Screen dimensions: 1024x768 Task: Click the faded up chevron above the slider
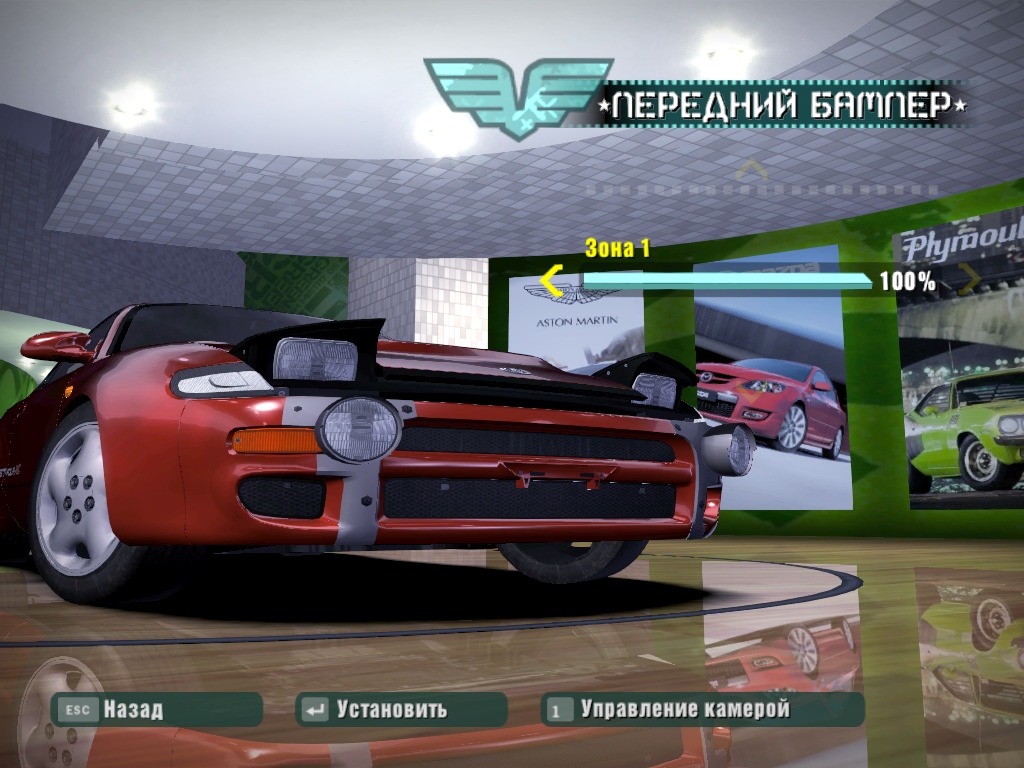[x=751, y=170]
